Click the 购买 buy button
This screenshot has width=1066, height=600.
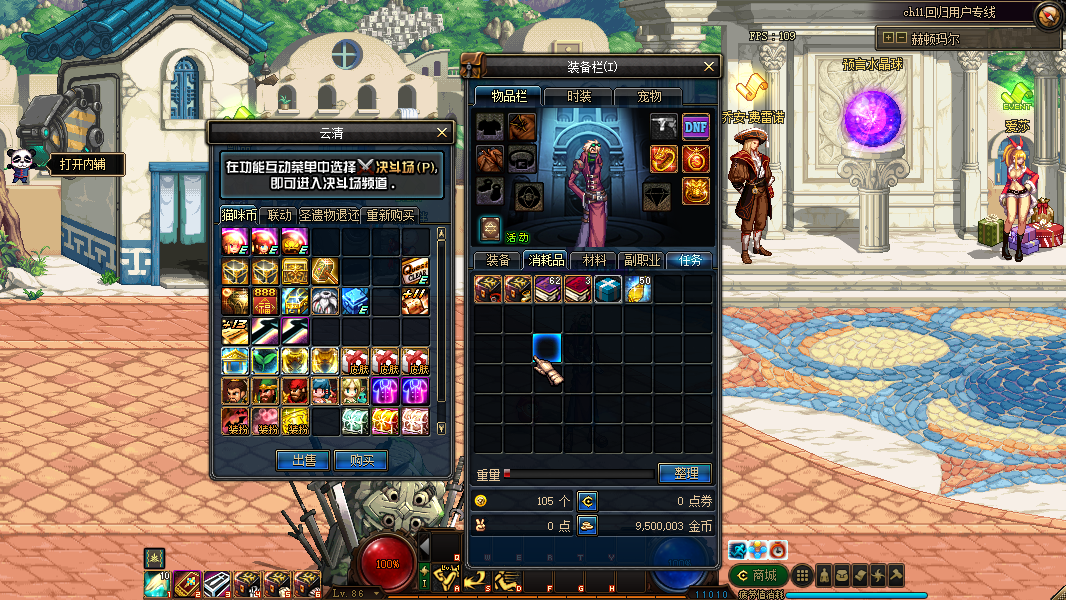tap(361, 460)
